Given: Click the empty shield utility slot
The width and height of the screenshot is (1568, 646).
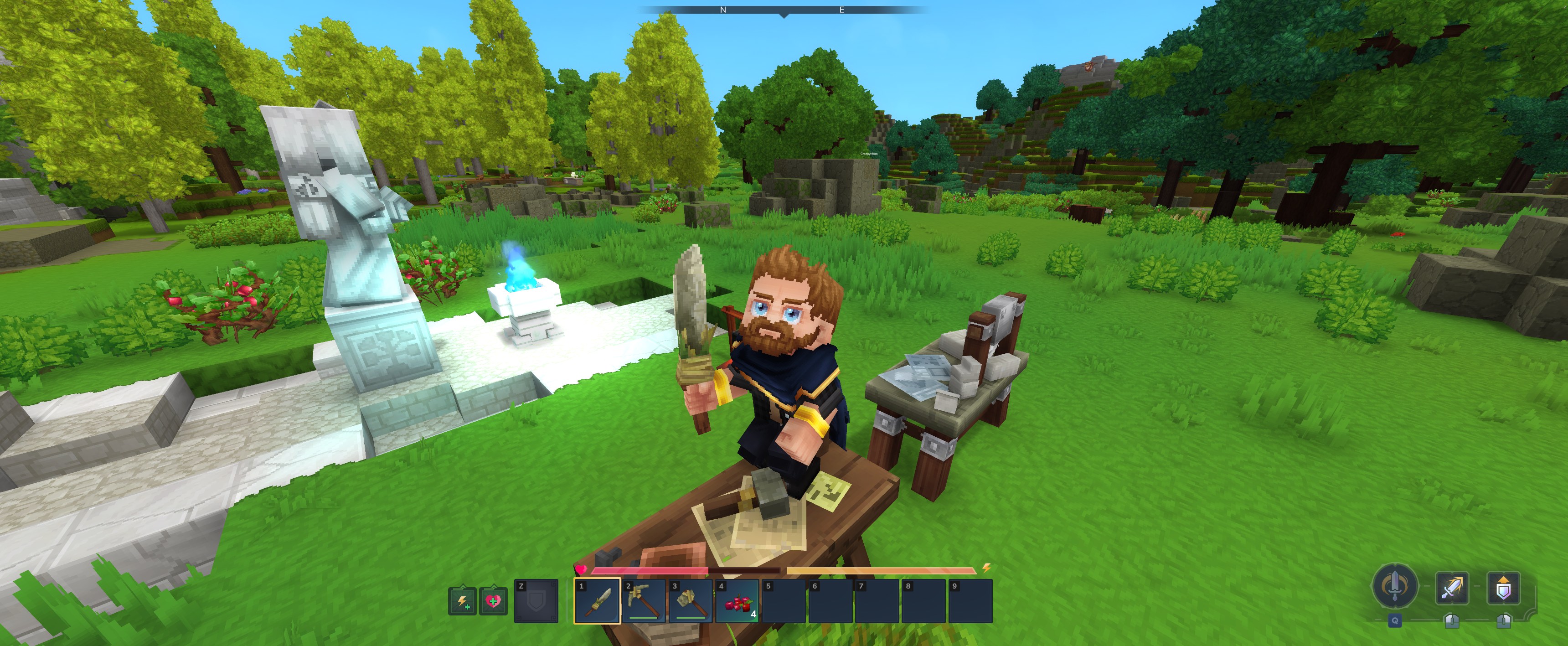Looking at the screenshot, I should pyautogui.click(x=536, y=601).
